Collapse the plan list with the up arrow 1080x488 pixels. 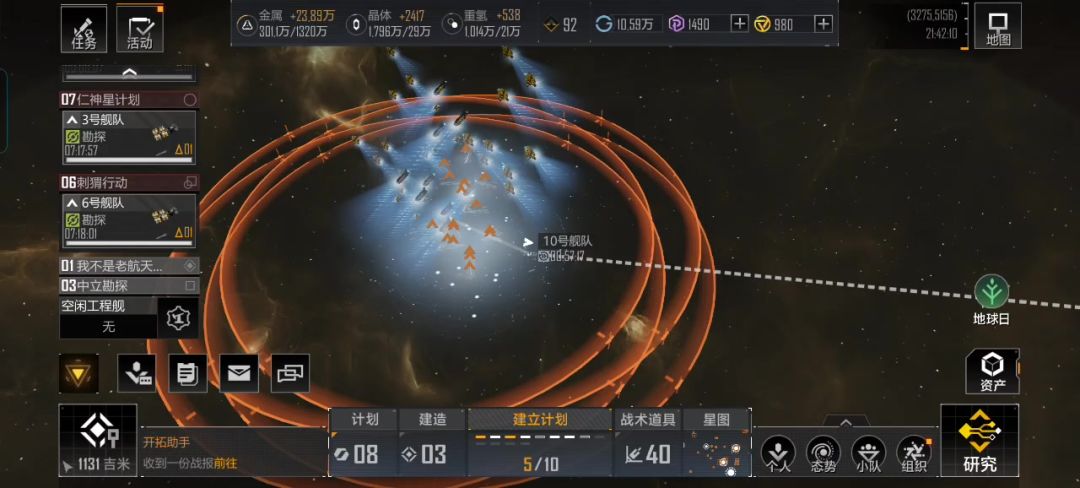tap(129, 73)
